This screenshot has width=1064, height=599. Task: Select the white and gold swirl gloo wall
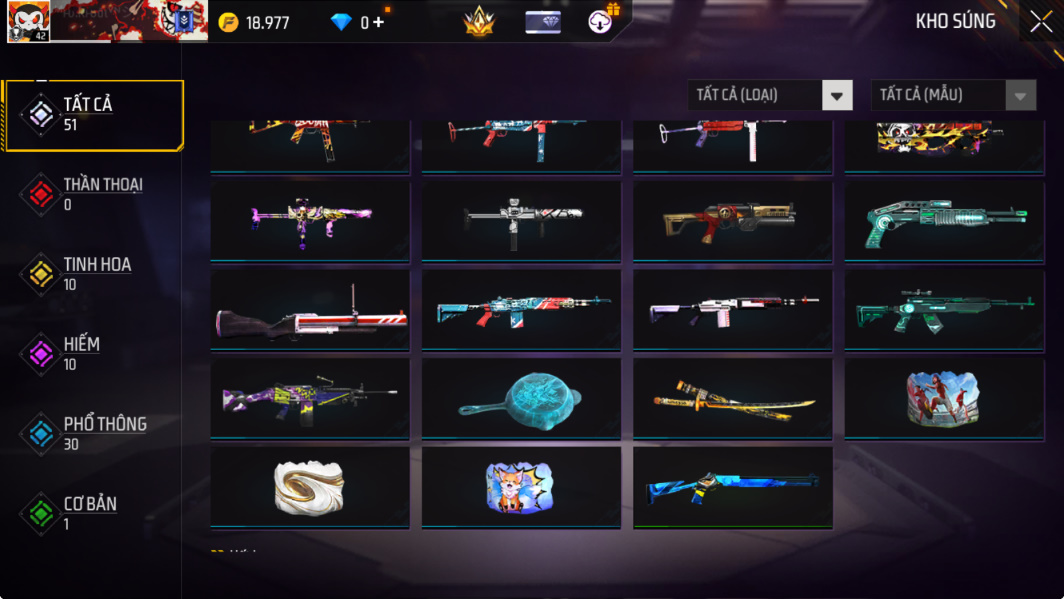coord(310,488)
